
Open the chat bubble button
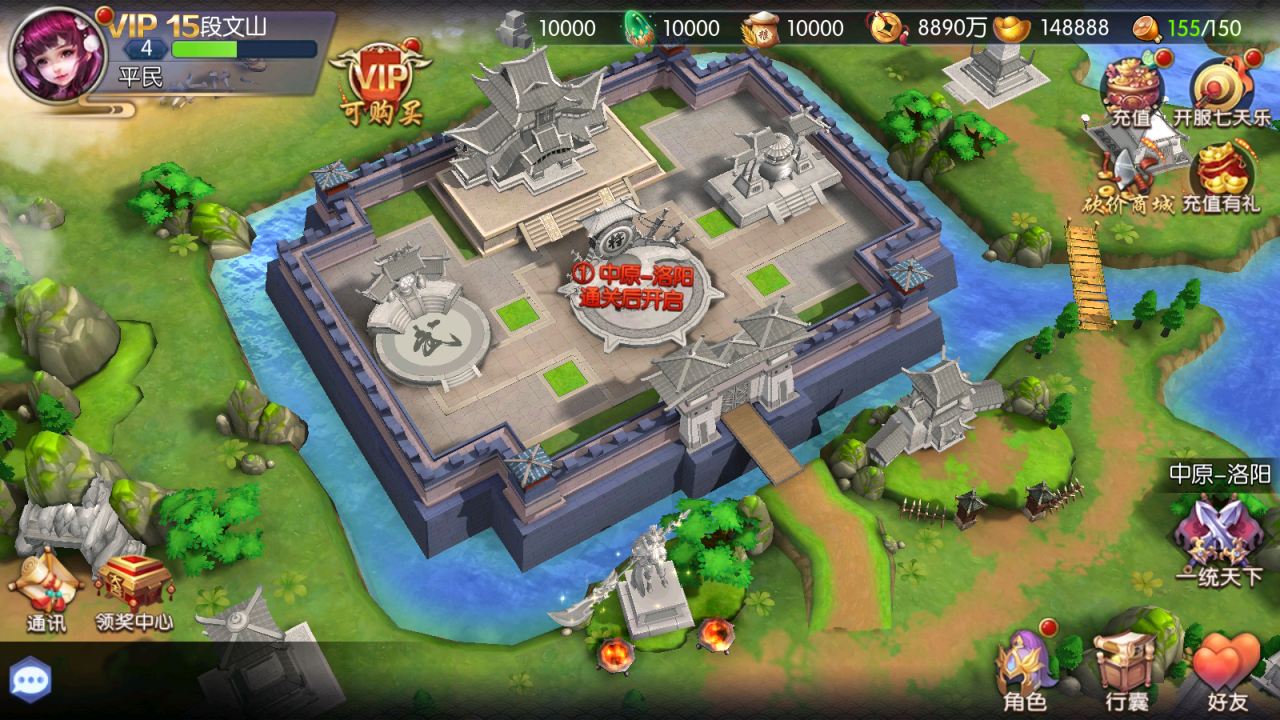coord(31,680)
